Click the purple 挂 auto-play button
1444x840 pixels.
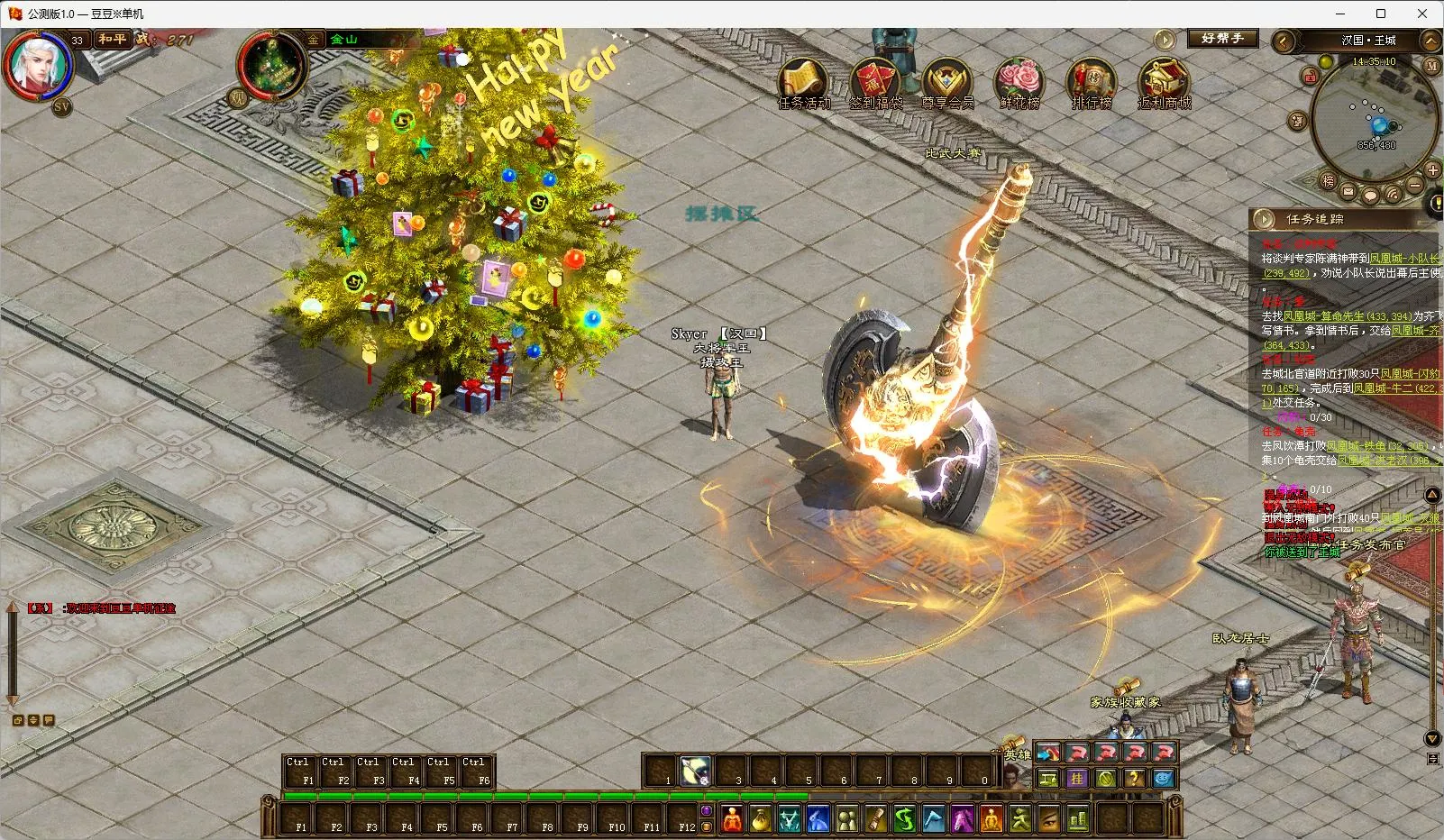[x=1077, y=779]
